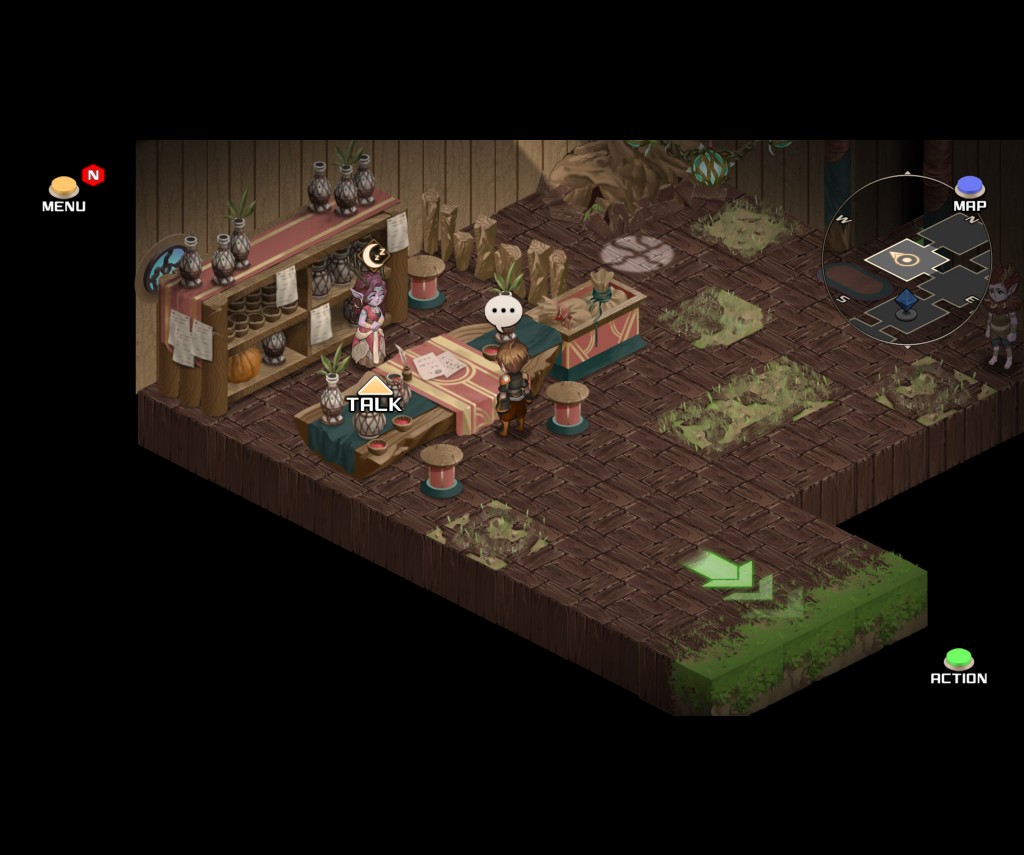Image resolution: width=1024 pixels, height=855 pixels.
Task: Select the Talk prompt at the counter
Action: pyautogui.click(x=374, y=397)
